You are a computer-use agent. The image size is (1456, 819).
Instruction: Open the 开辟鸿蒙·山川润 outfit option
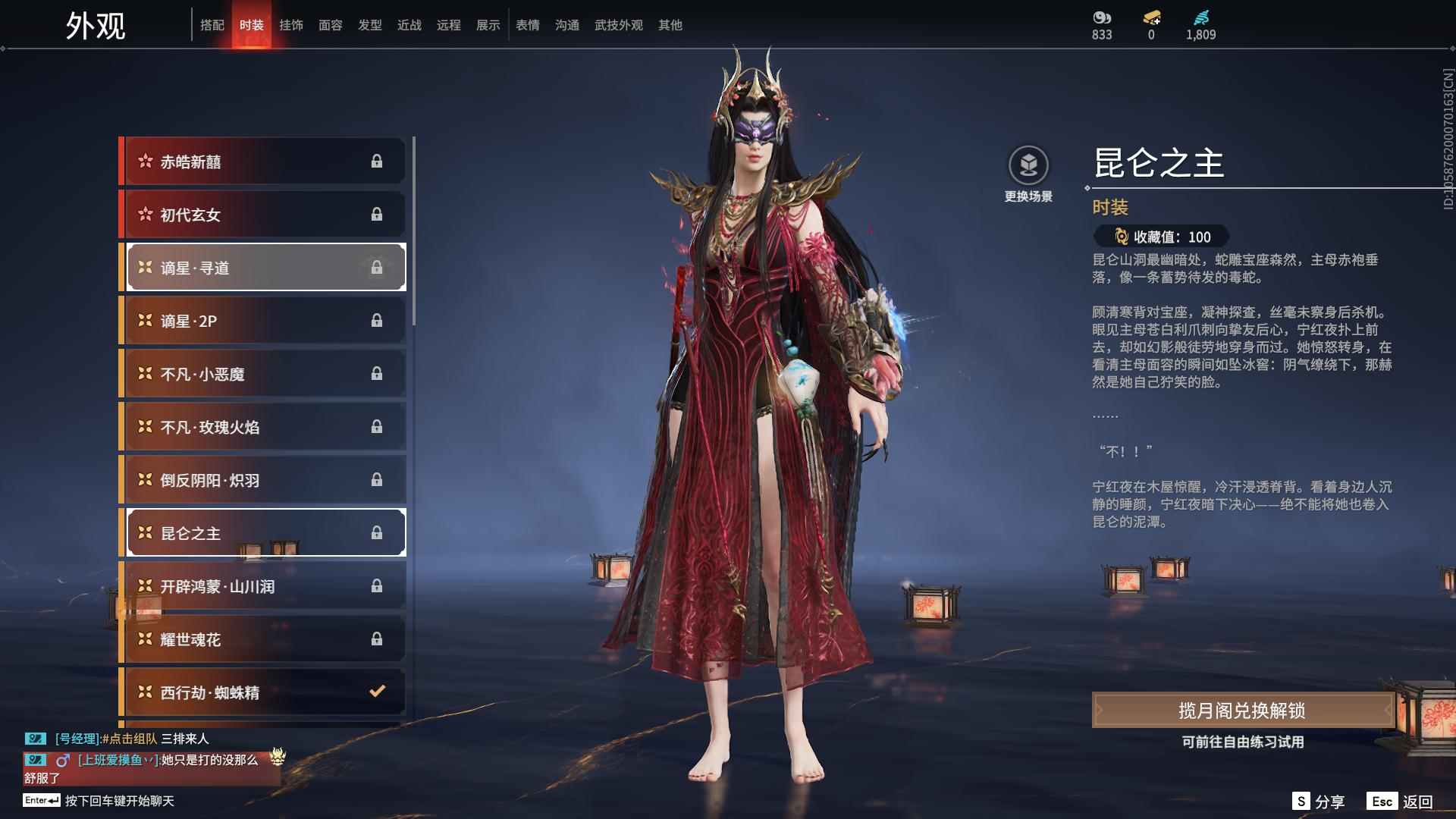pos(250,585)
